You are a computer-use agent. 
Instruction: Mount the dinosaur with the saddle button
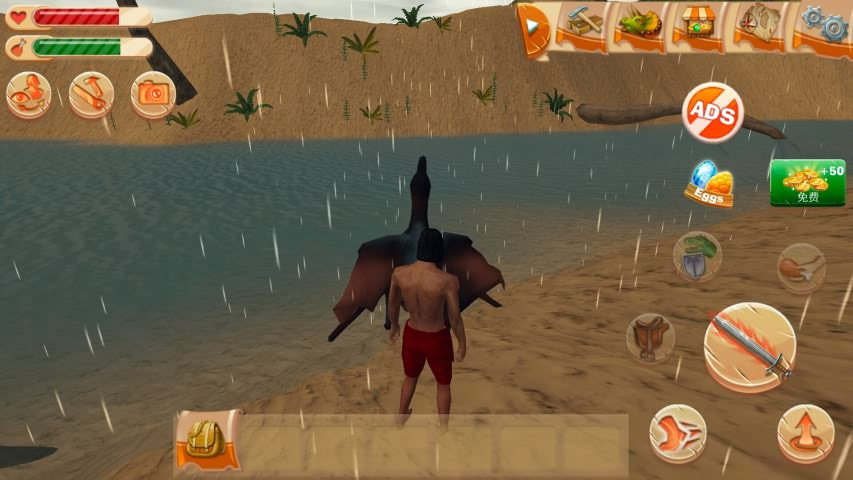coord(650,337)
